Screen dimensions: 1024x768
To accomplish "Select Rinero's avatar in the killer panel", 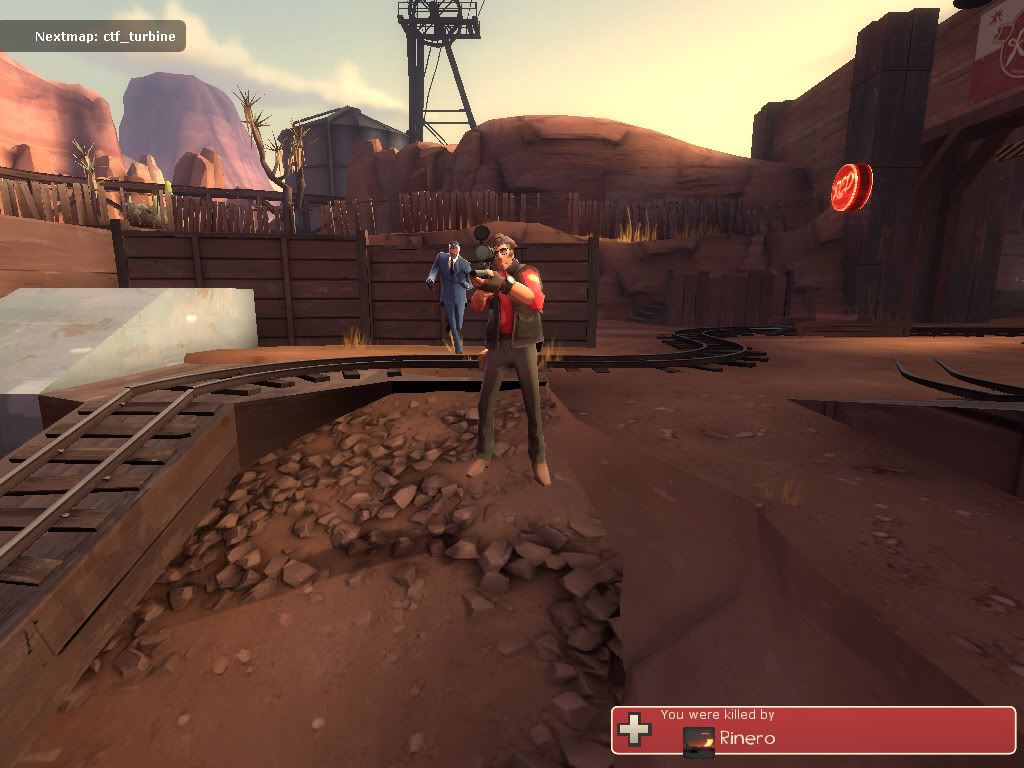I will [699, 740].
